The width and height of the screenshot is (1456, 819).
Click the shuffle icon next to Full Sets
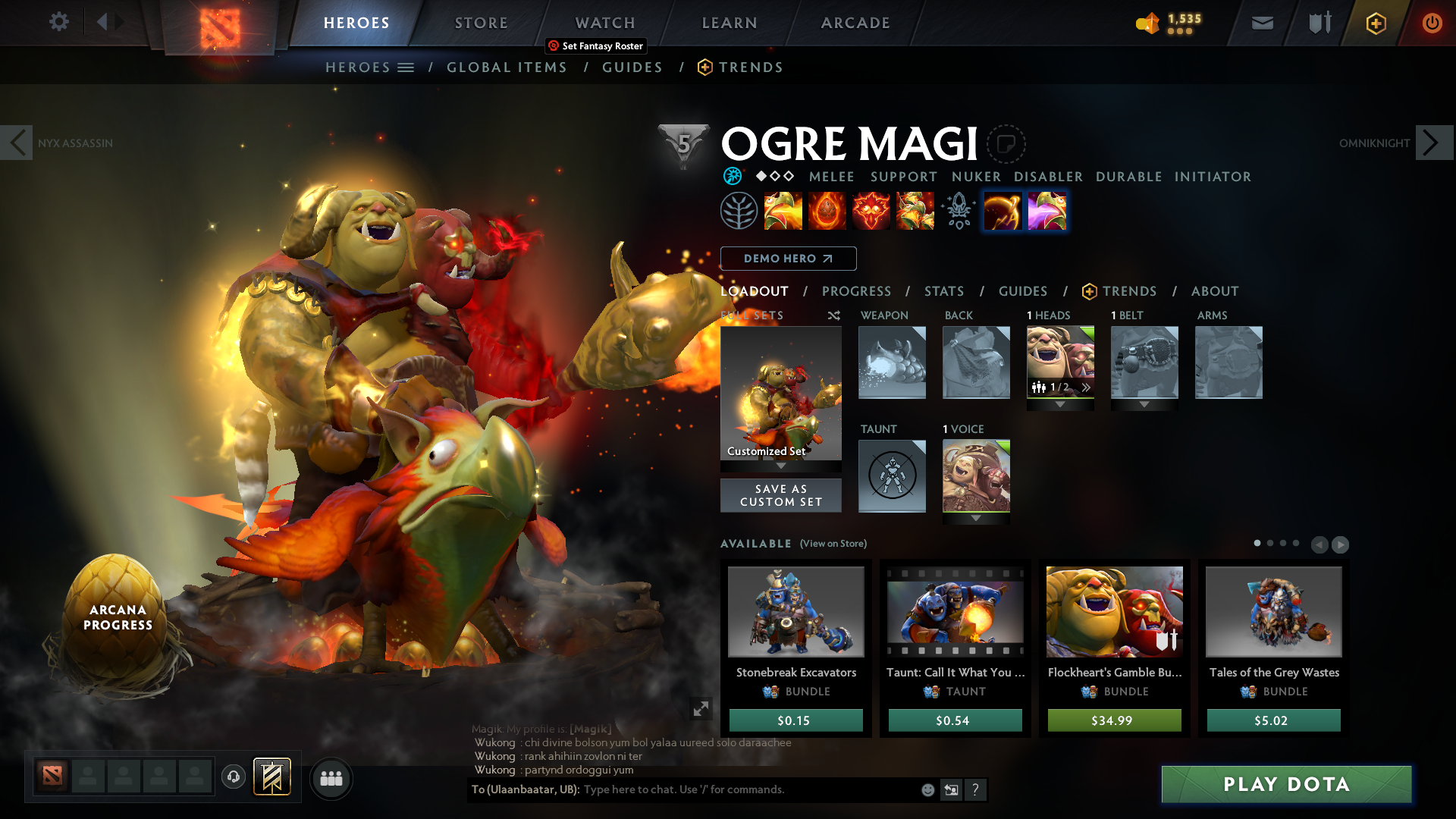coord(833,315)
